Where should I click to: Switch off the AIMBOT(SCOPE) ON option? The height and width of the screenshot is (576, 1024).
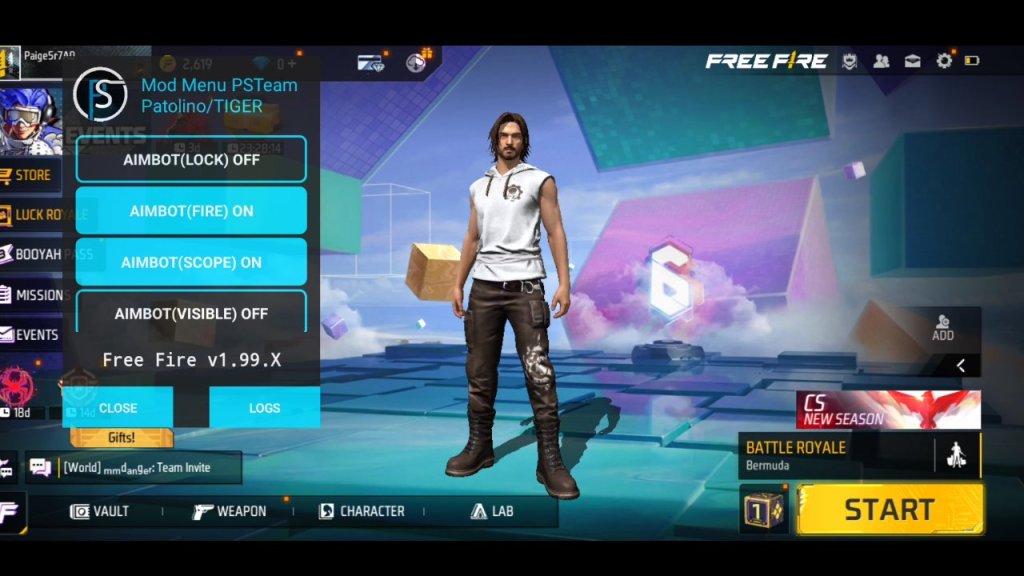[191, 262]
